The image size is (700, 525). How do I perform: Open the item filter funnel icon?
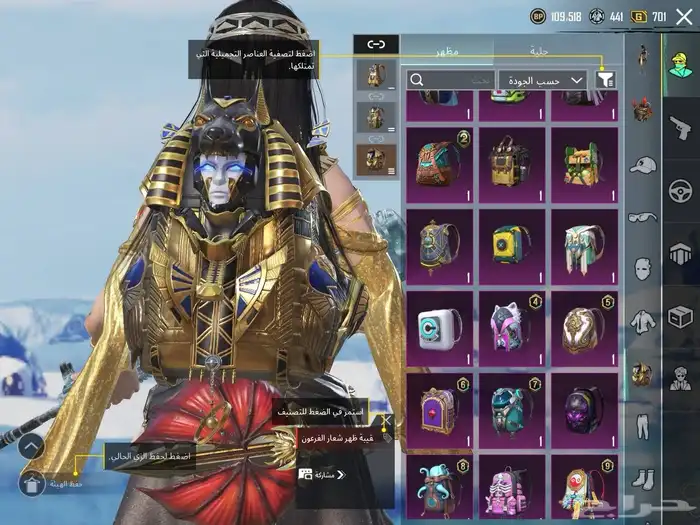click(x=605, y=79)
